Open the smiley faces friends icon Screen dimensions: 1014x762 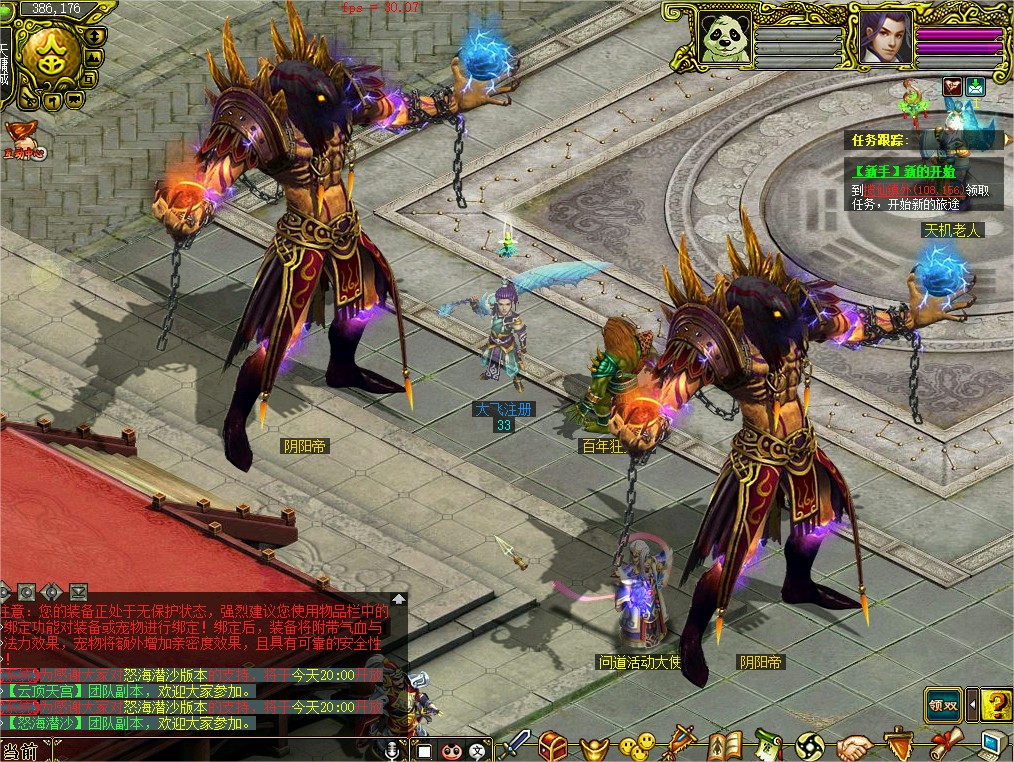(636, 745)
